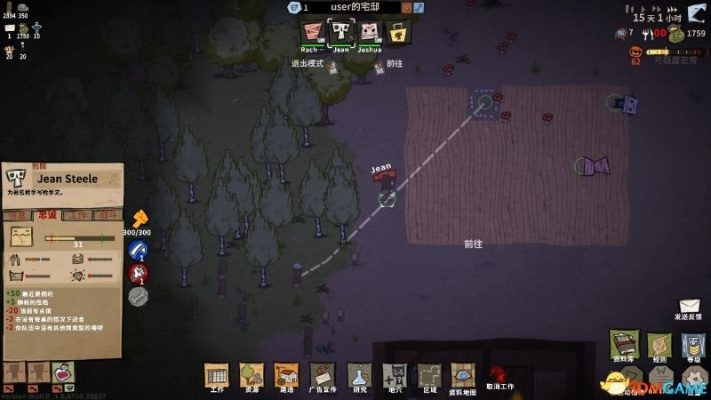Open 发送反馈 (Send Feedback) envelope
Image resolution: width=711 pixels, height=400 pixels.
pyautogui.click(x=689, y=307)
